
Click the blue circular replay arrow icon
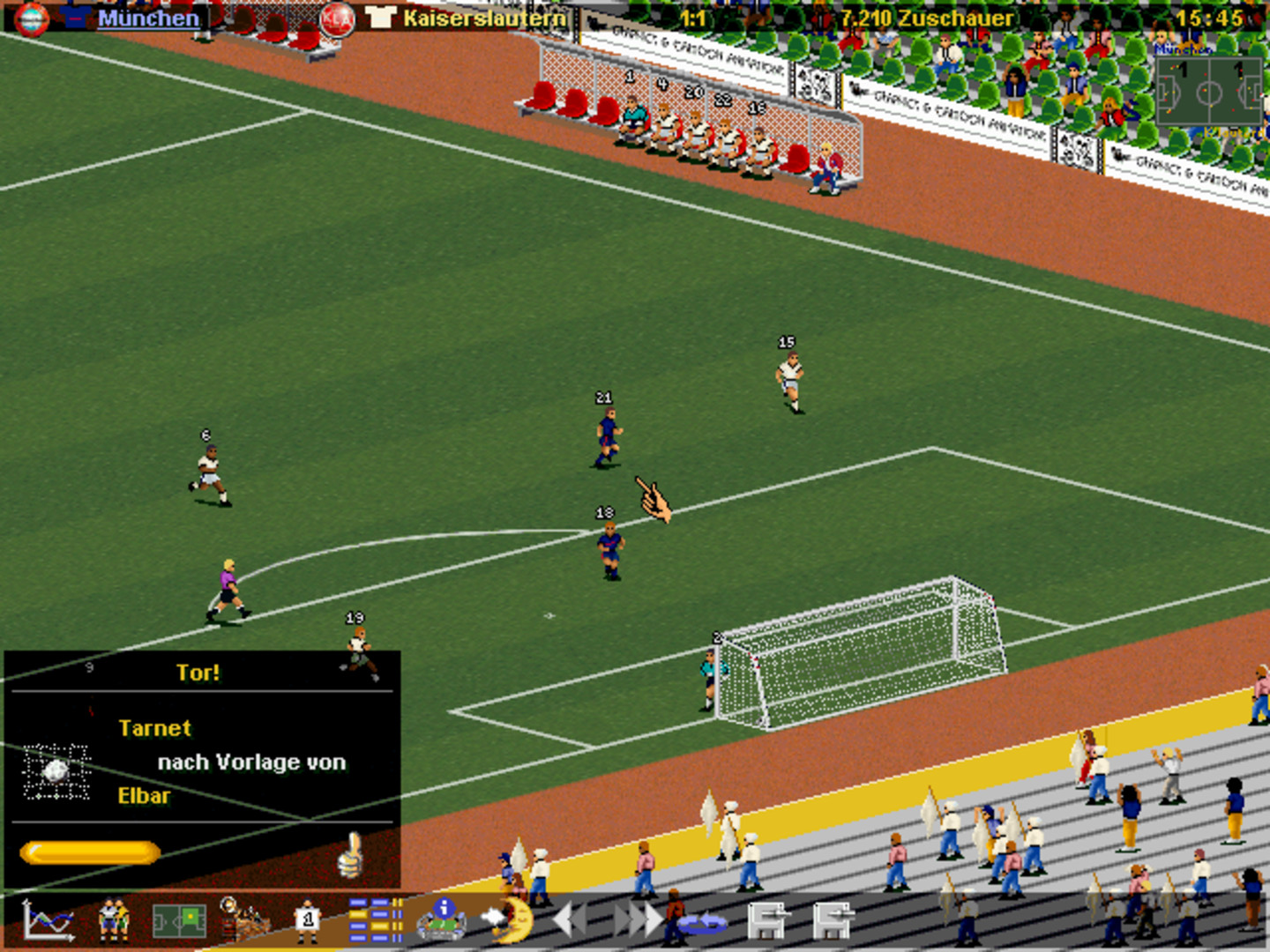701,924
